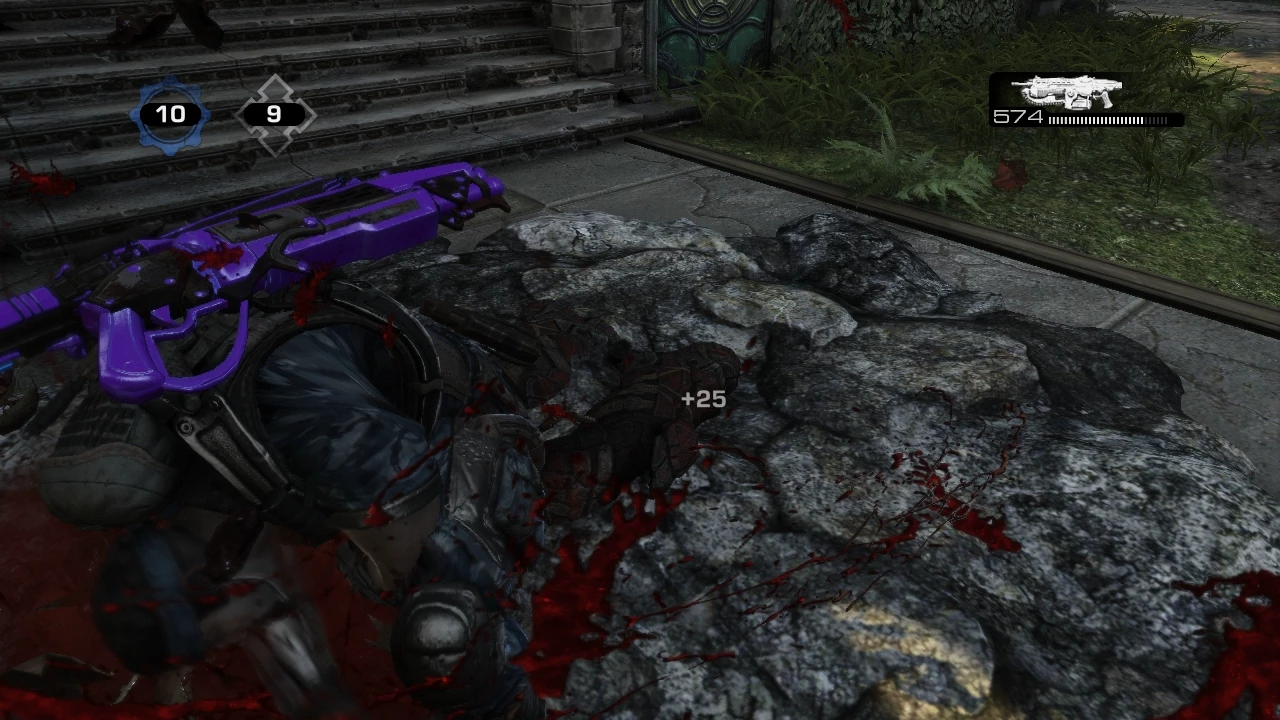Click the blue COG gear team emblem
The image size is (1280, 720).
[x=170, y=115]
